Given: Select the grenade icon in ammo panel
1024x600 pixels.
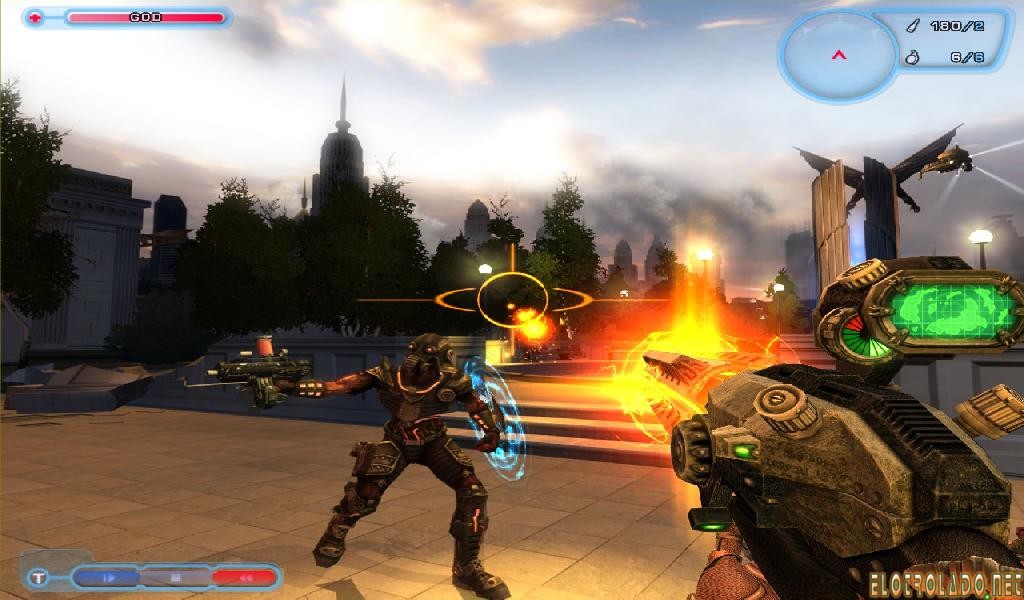Looking at the screenshot, I should click(910, 57).
